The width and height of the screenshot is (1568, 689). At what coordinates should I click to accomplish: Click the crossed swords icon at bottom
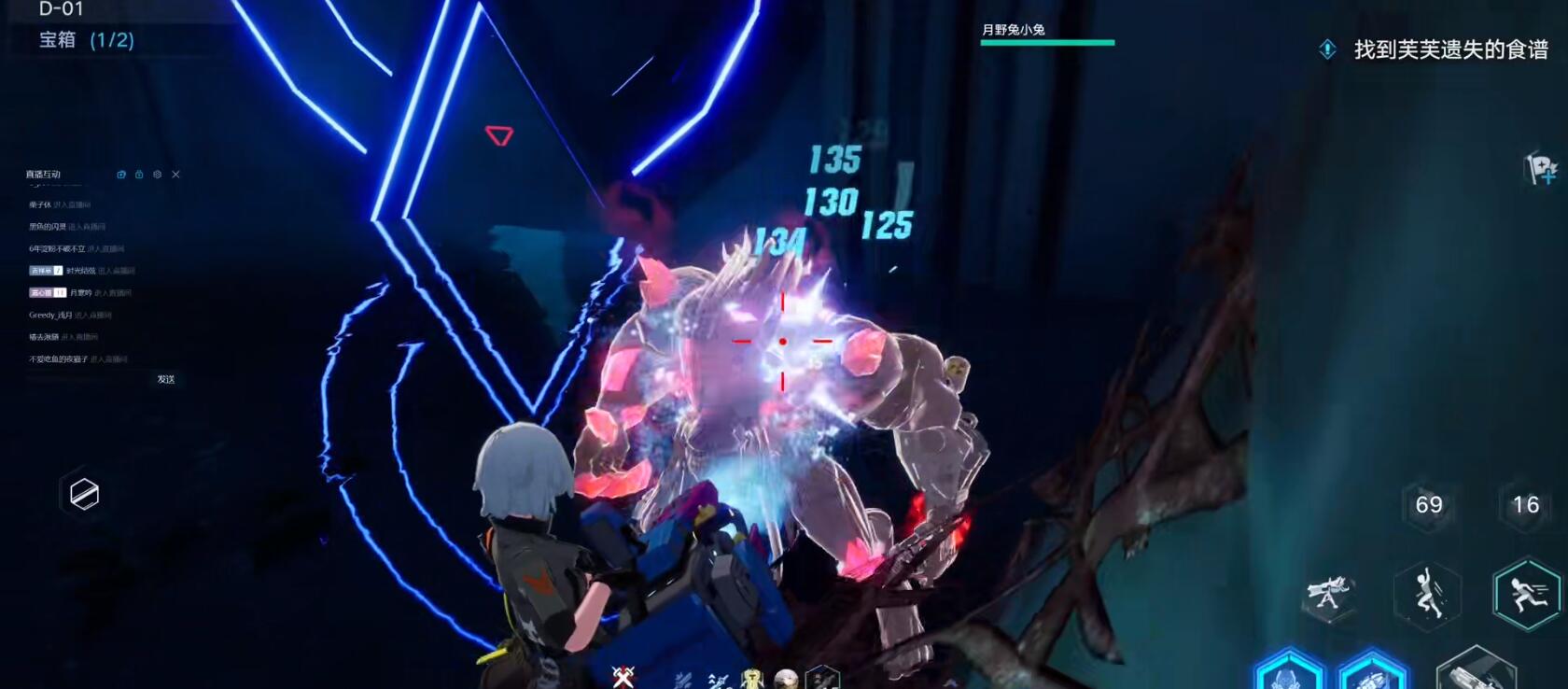pyautogui.click(x=623, y=677)
